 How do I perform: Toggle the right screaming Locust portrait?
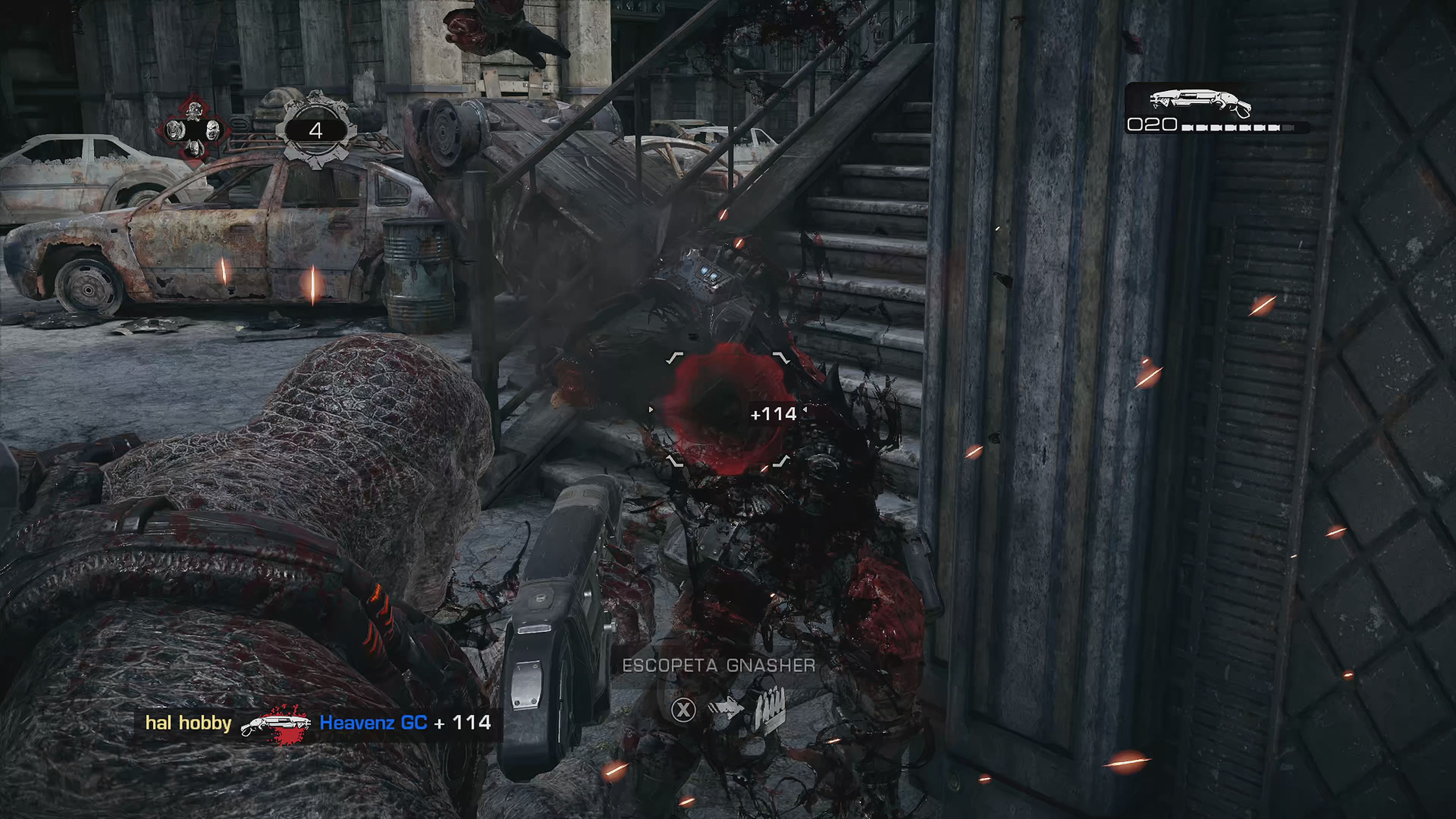[x=213, y=131]
